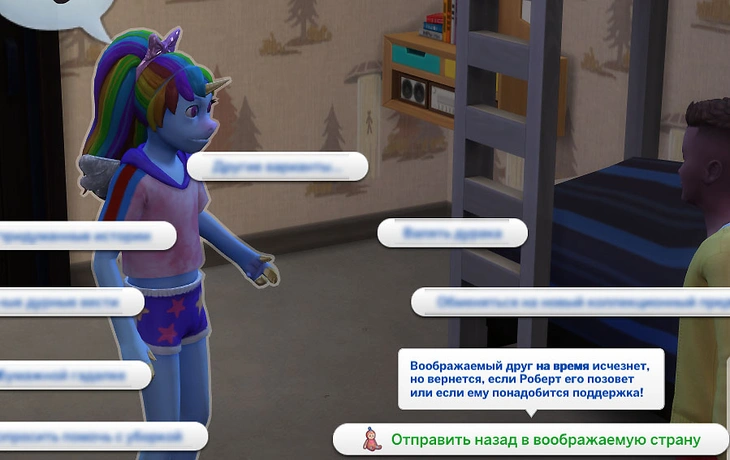Screen dimensions: 730x460
Task: Choose 'Отправить назад в воображаемую страну'
Action: [x=545, y=439]
